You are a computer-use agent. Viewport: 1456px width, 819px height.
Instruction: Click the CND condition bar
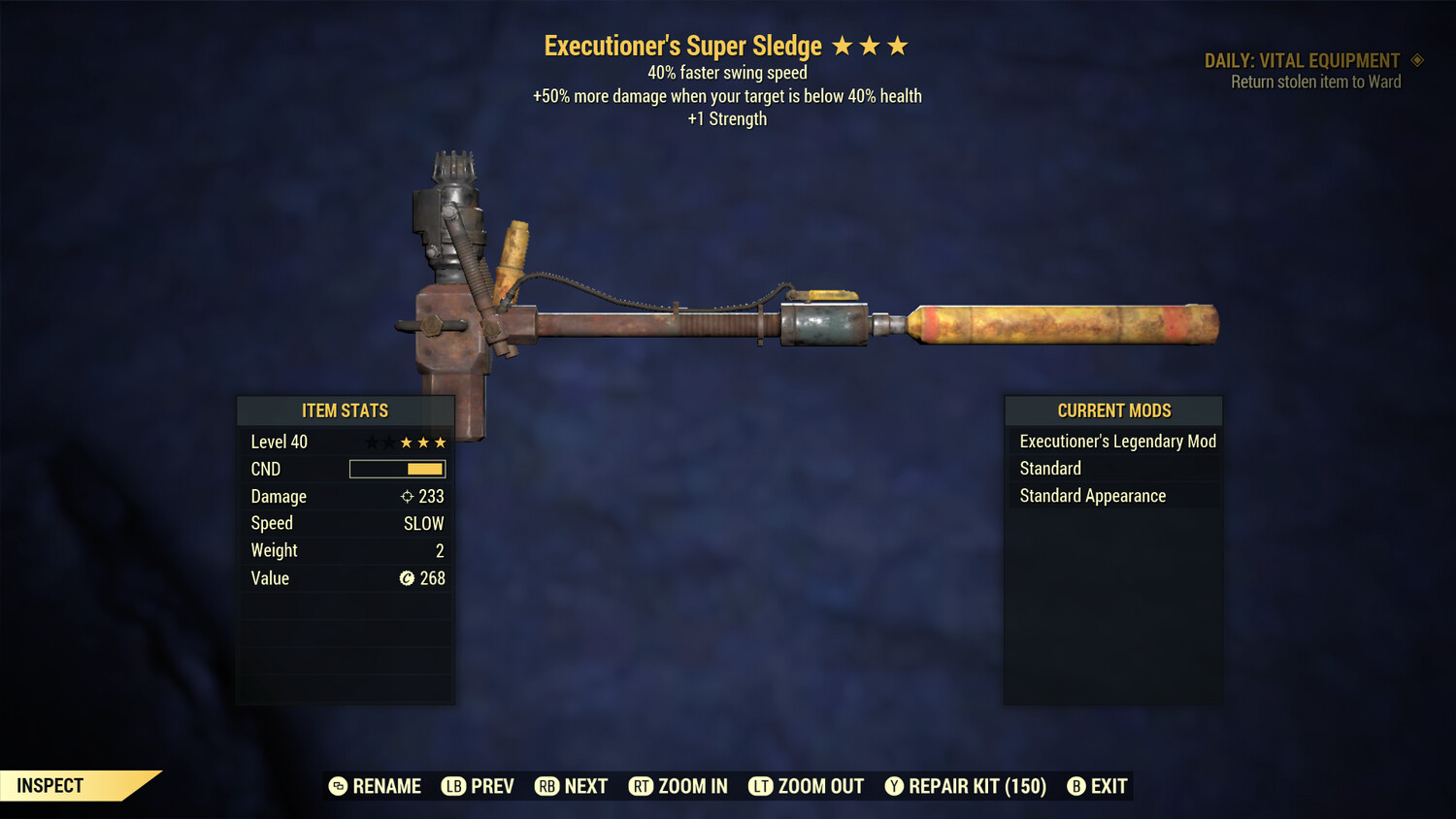pyautogui.click(x=396, y=469)
